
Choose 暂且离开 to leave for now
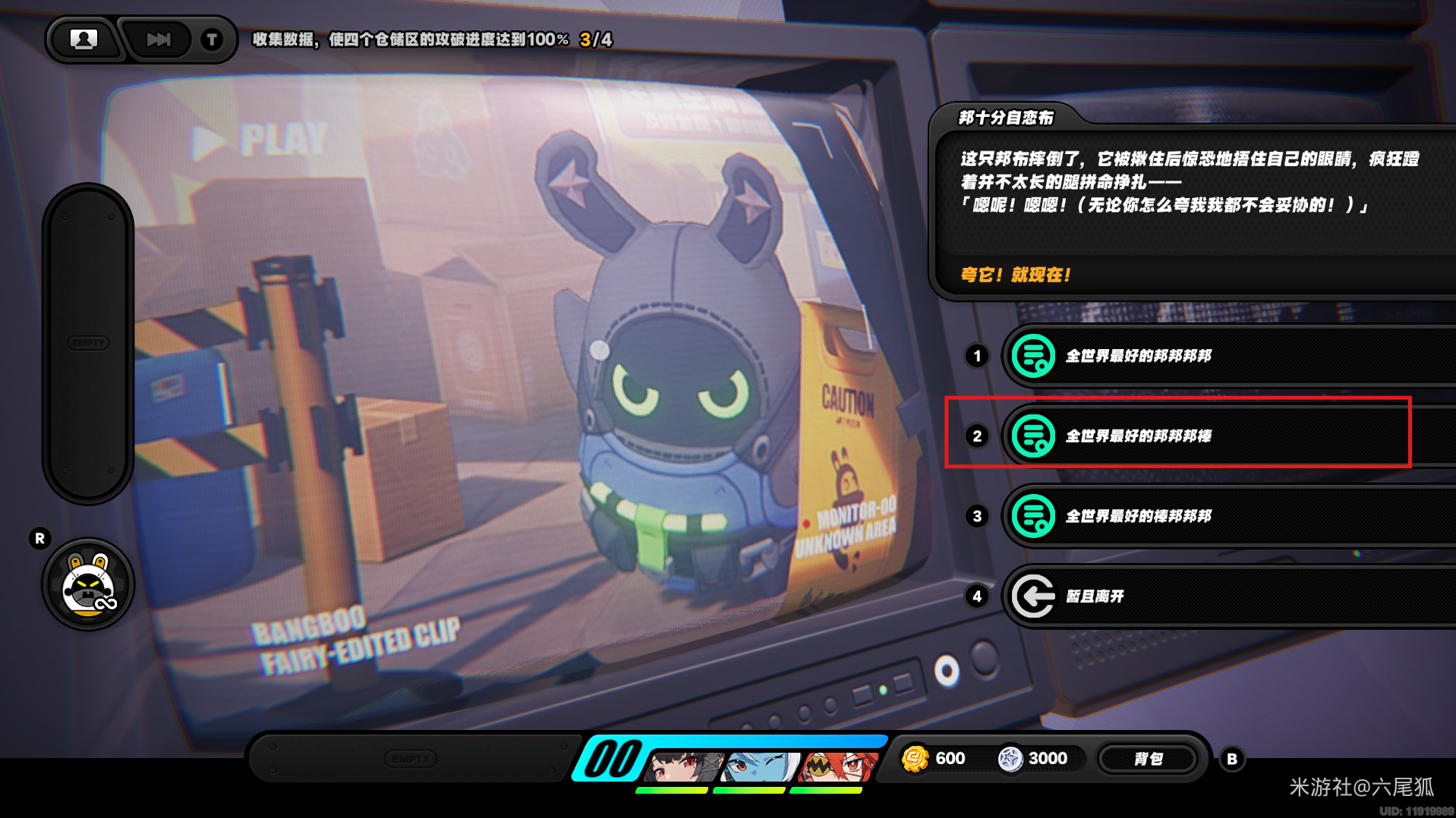(x=1215, y=596)
